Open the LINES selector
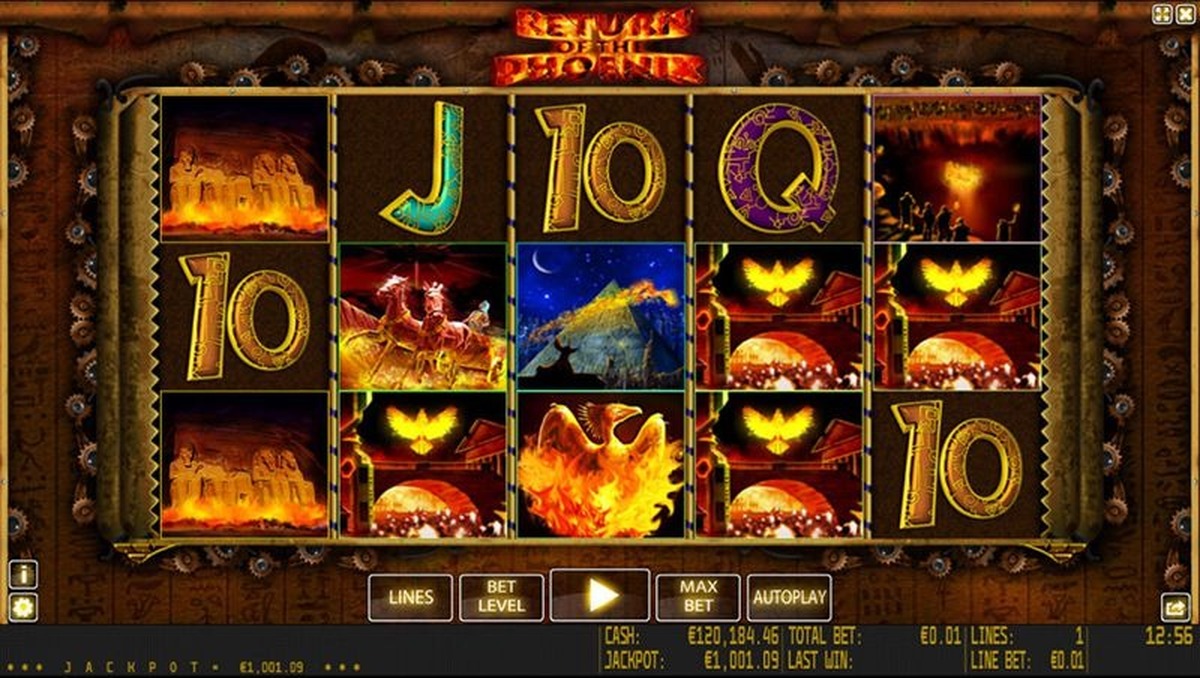This screenshot has width=1200, height=678. 410,597
